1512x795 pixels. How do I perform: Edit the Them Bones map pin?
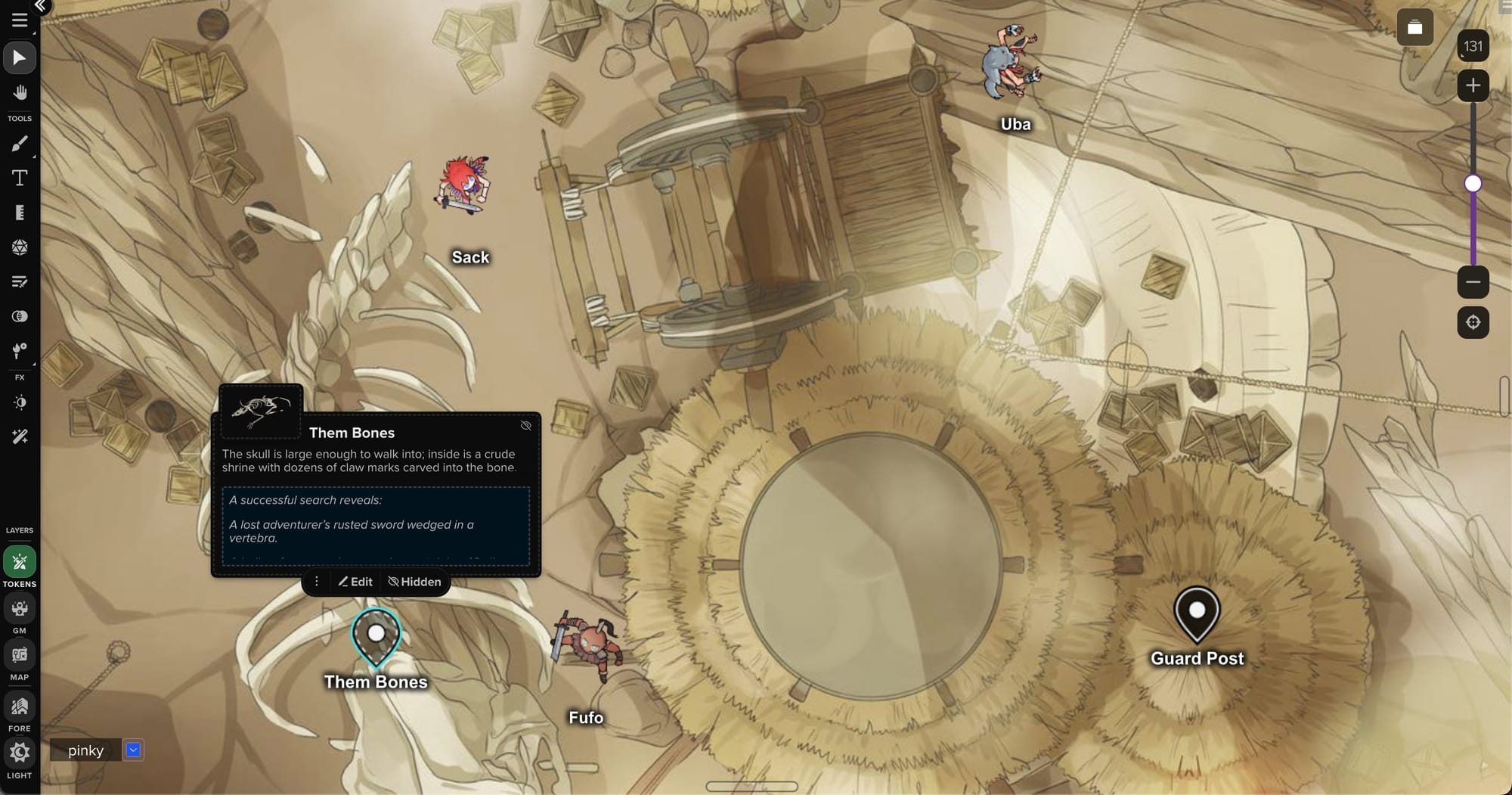(x=355, y=582)
